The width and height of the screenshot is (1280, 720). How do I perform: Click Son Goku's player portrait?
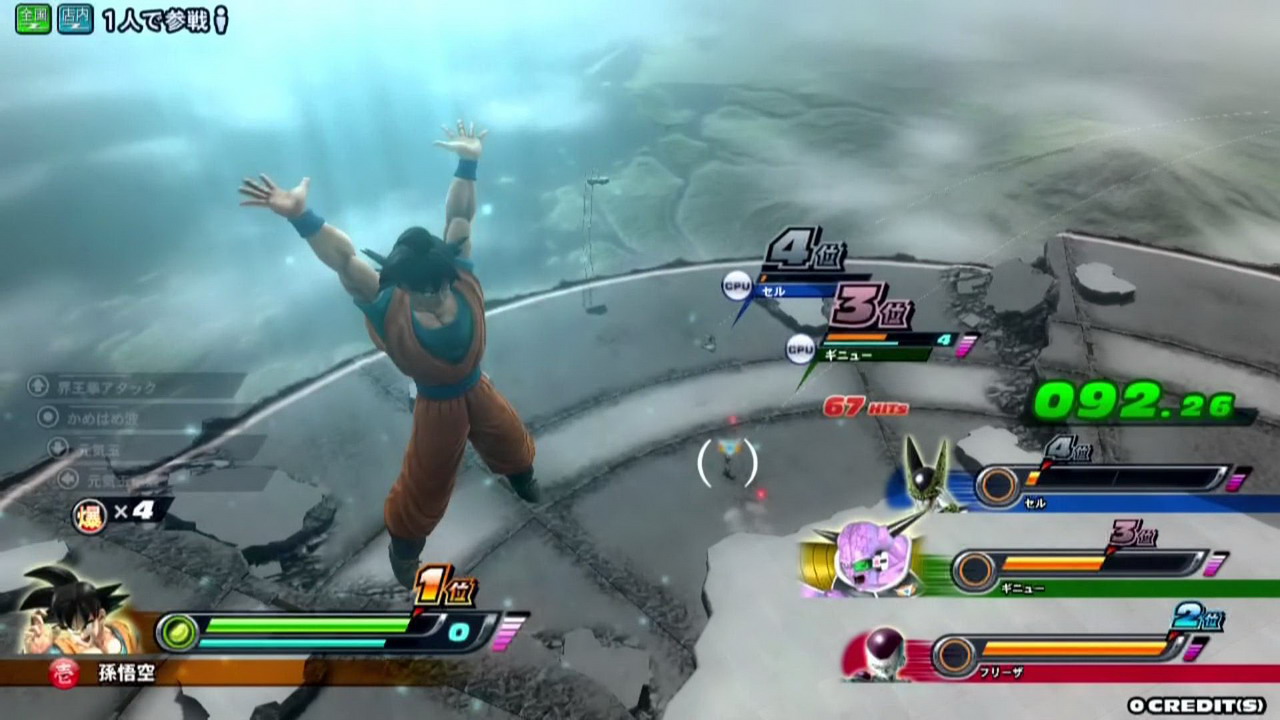pyautogui.click(x=75, y=610)
